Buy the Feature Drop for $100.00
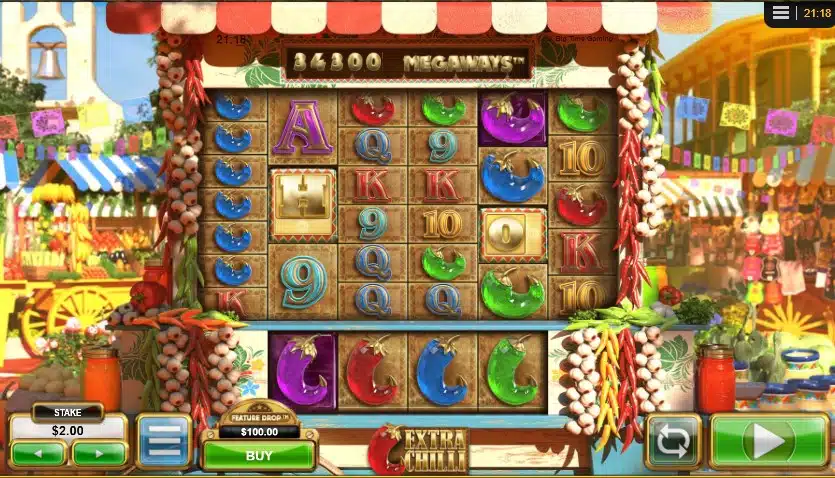Viewport: 835px width, 478px height. click(259, 455)
